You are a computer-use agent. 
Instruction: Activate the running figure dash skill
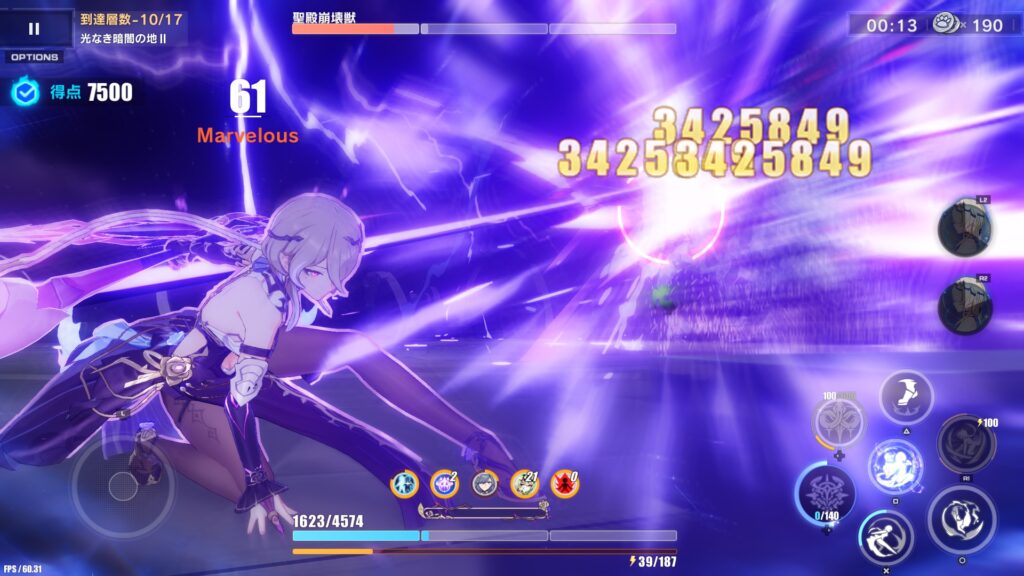885,536
